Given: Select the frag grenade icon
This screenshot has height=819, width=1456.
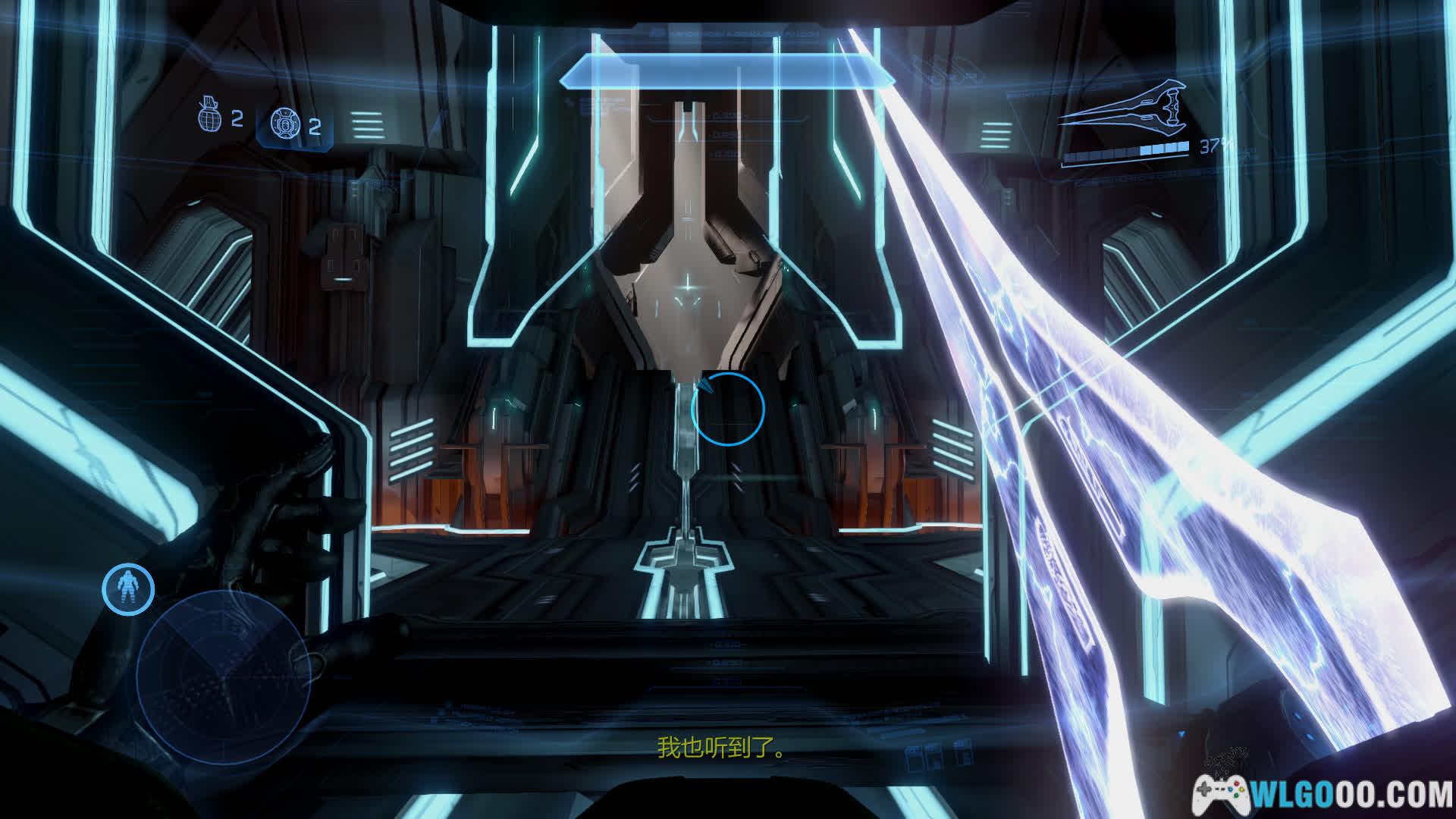Looking at the screenshot, I should tap(209, 115).
